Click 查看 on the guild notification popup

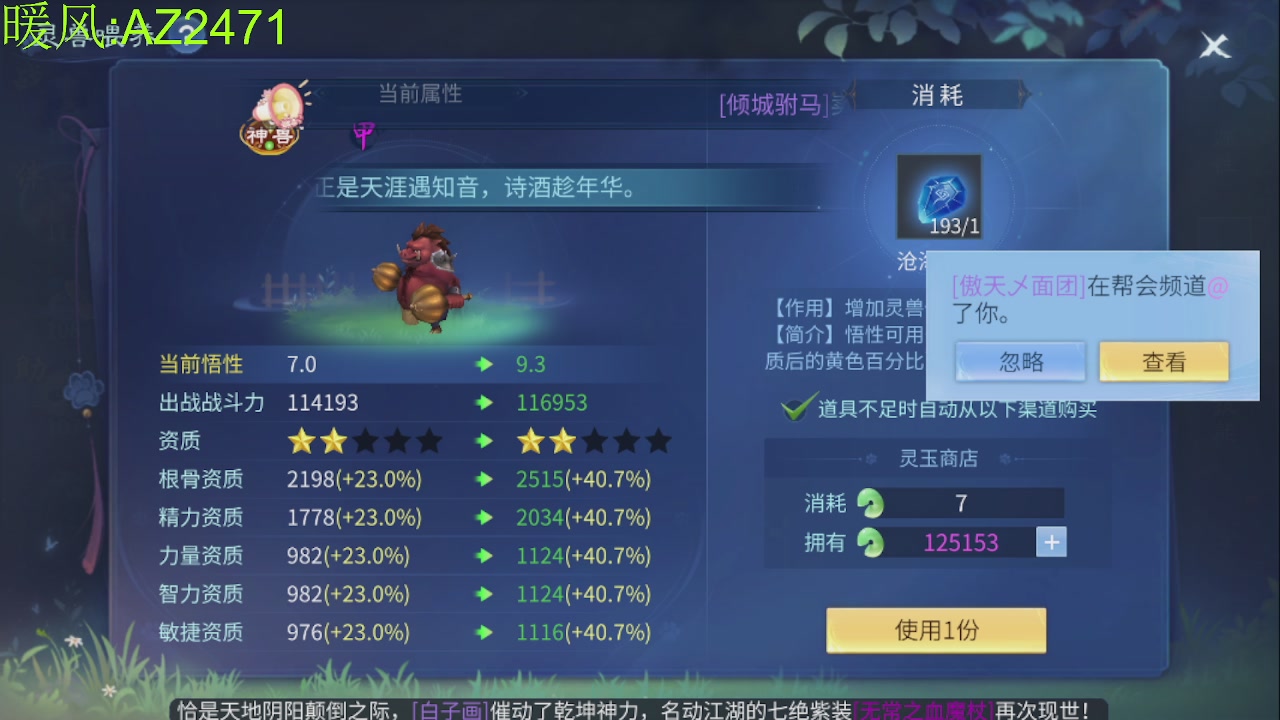pyautogui.click(x=1164, y=362)
